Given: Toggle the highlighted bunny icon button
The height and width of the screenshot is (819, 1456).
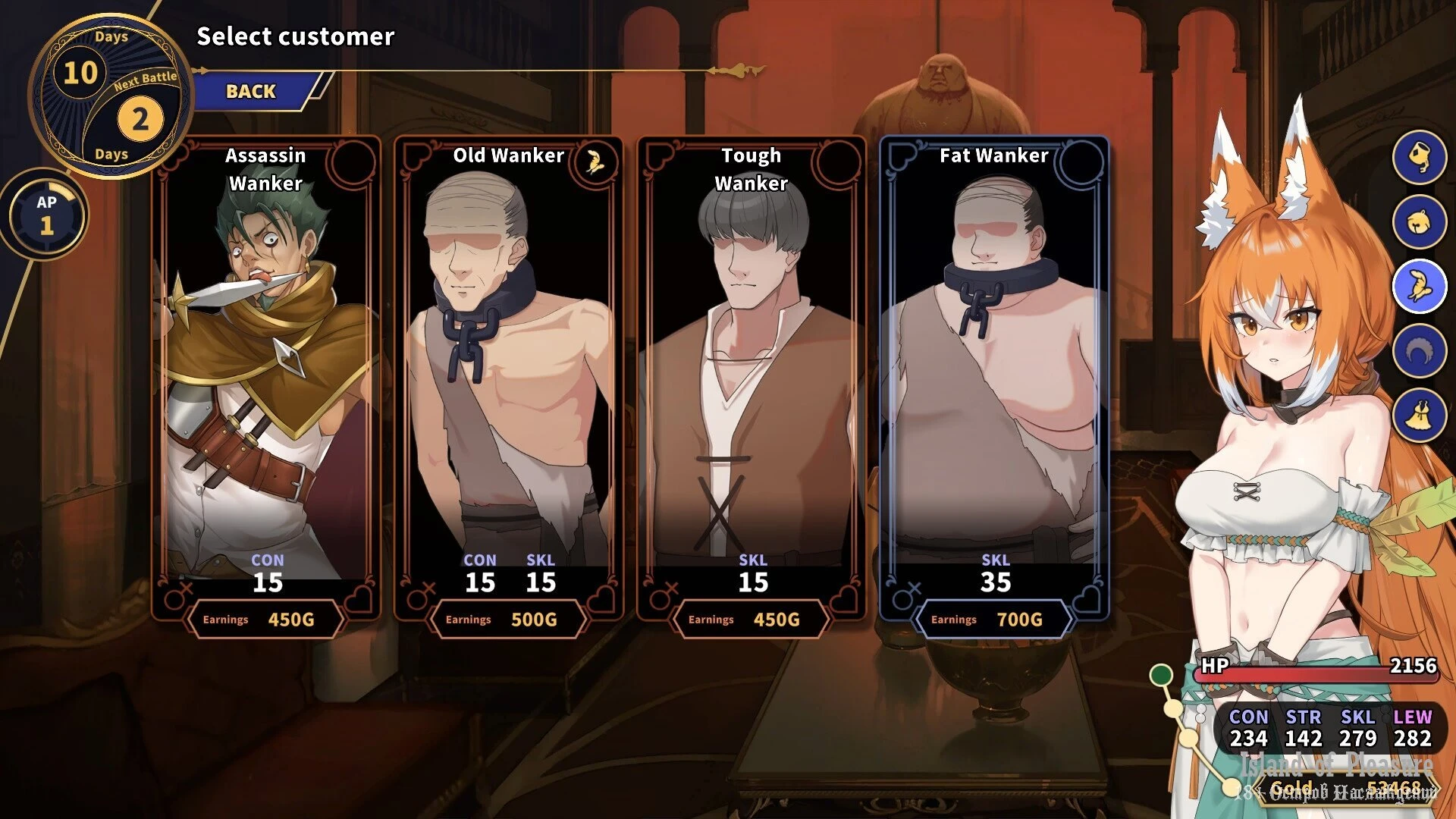Looking at the screenshot, I should click(x=1419, y=287).
